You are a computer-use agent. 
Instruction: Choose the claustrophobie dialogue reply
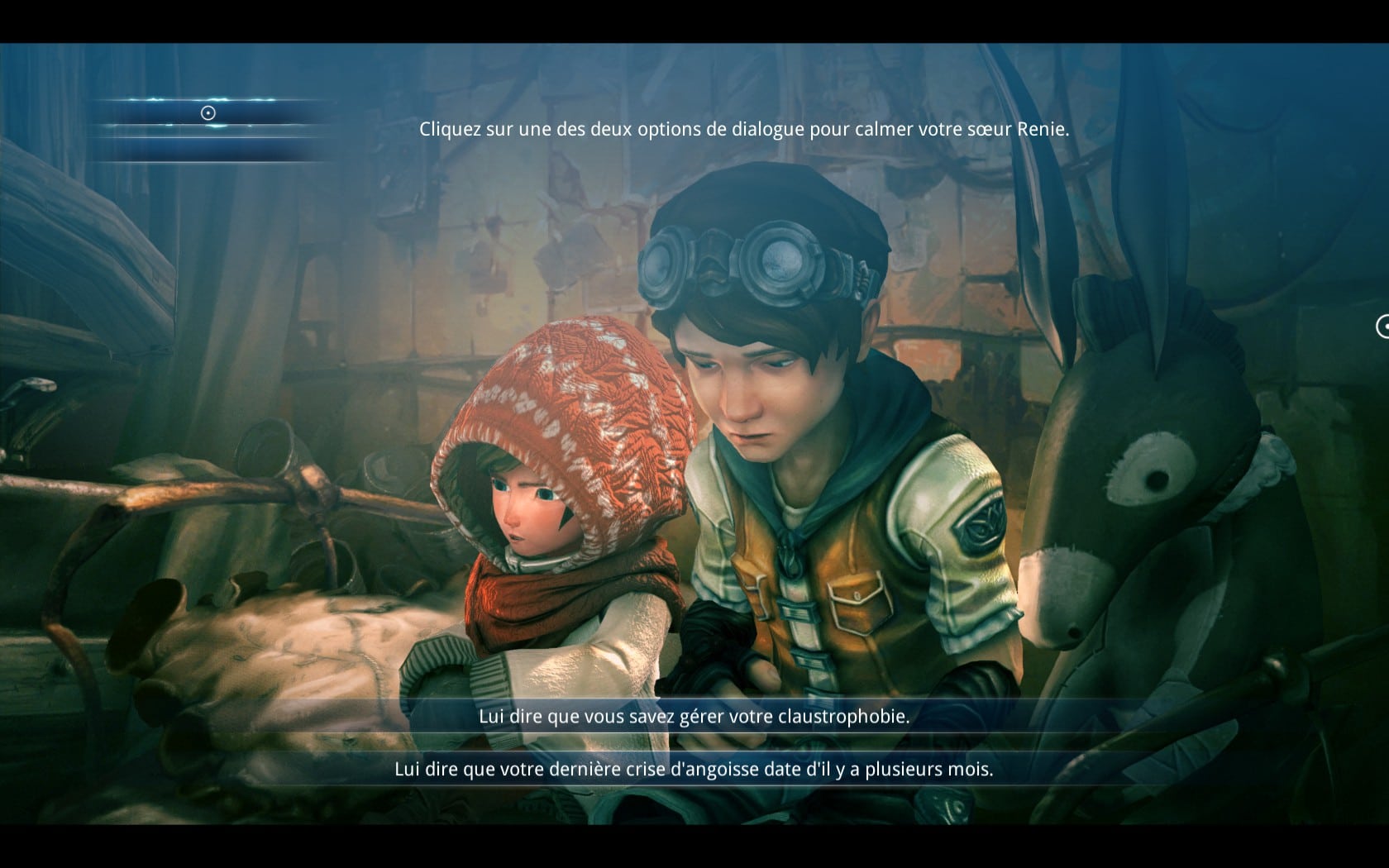click(694, 717)
